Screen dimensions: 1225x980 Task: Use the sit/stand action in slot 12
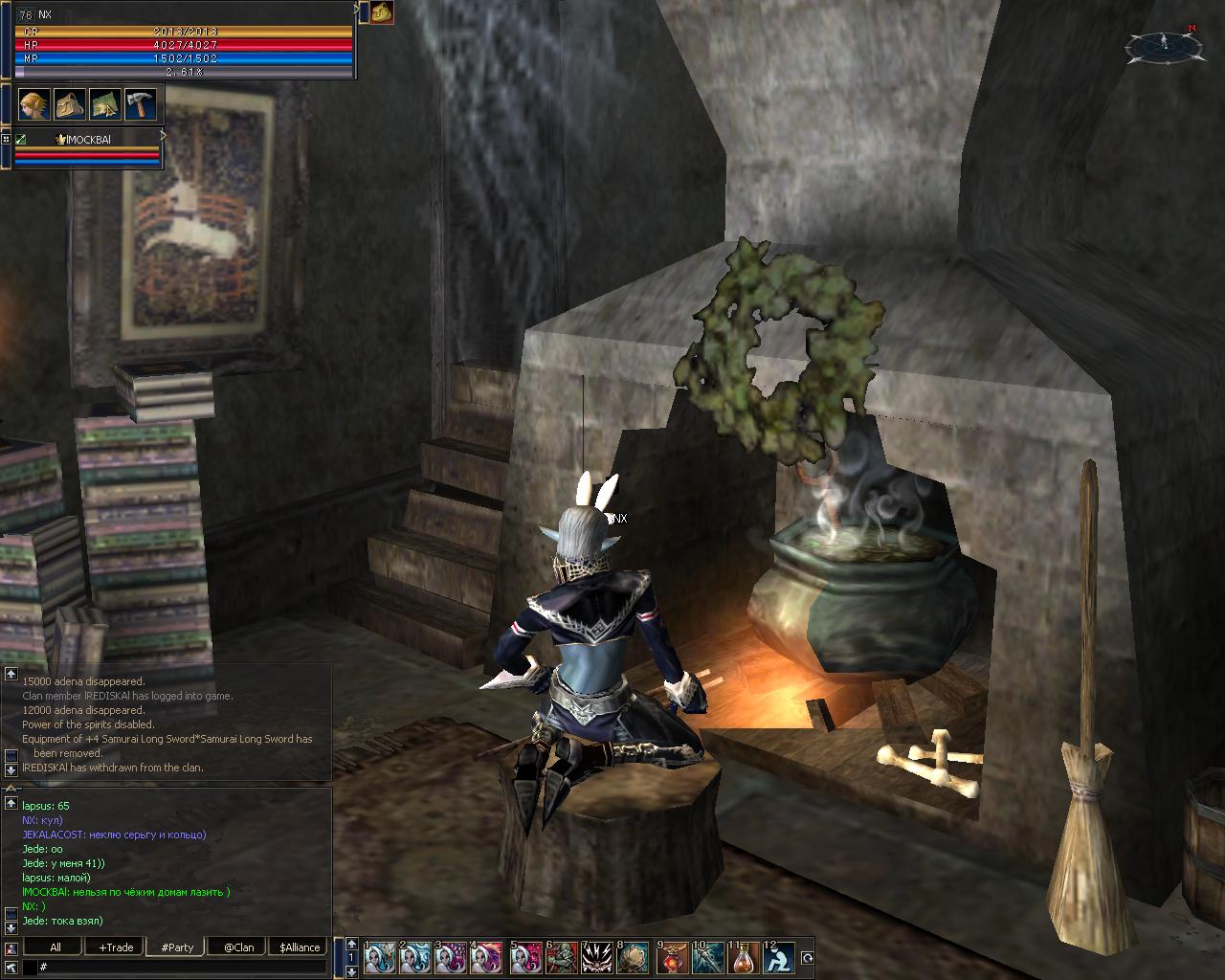click(780, 958)
